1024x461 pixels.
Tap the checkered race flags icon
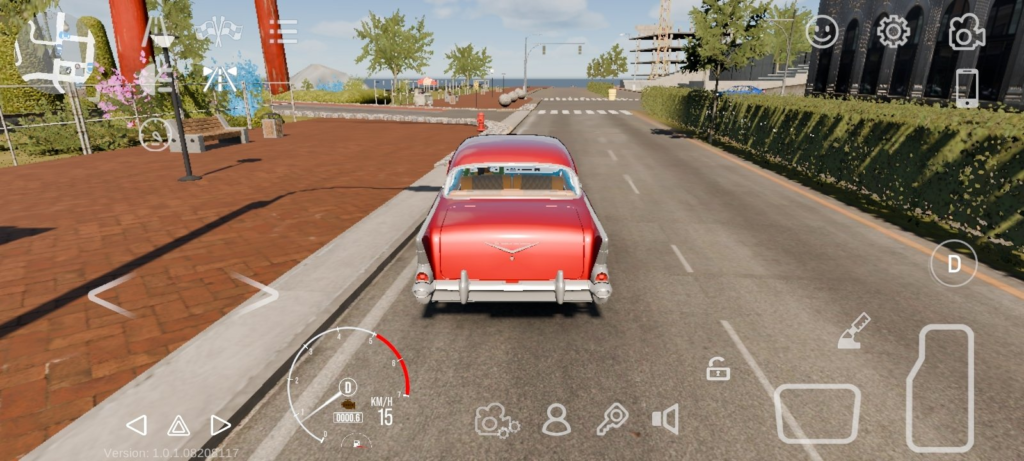point(218,31)
